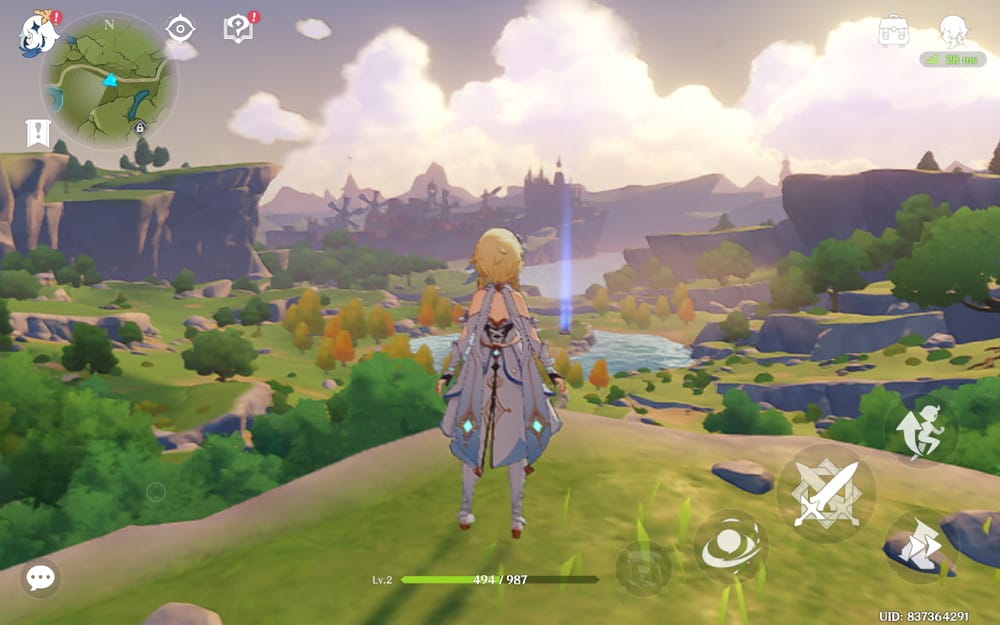Trigger the dimmed elemental burst button
1000x625 pixels.
point(643,570)
